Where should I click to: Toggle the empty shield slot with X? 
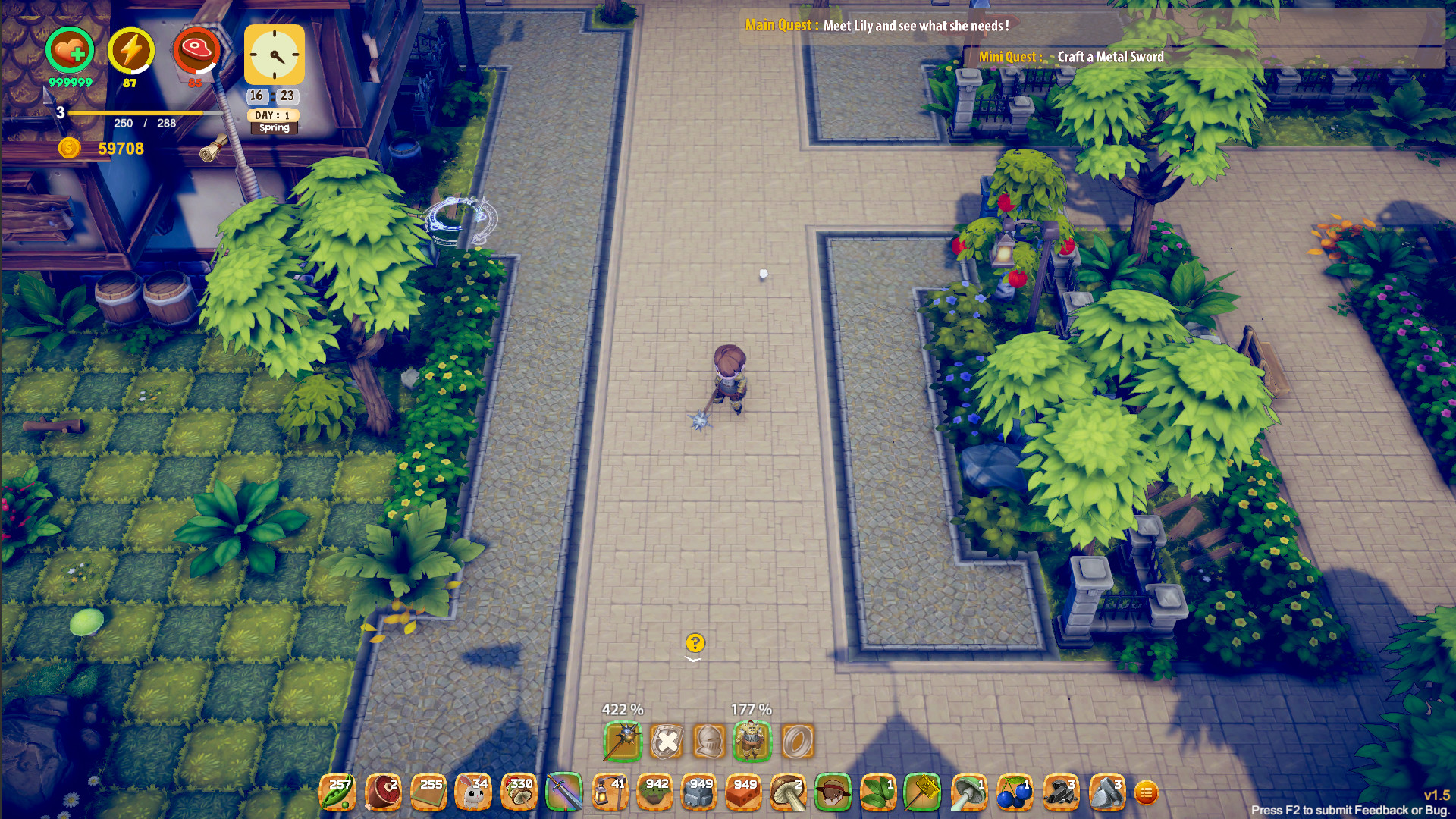pyautogui.click(x=667, y=742)
